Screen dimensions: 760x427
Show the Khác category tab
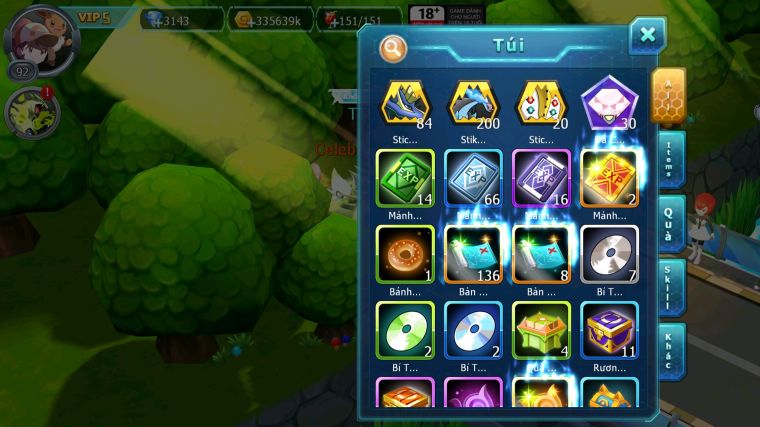click(672, 352)
